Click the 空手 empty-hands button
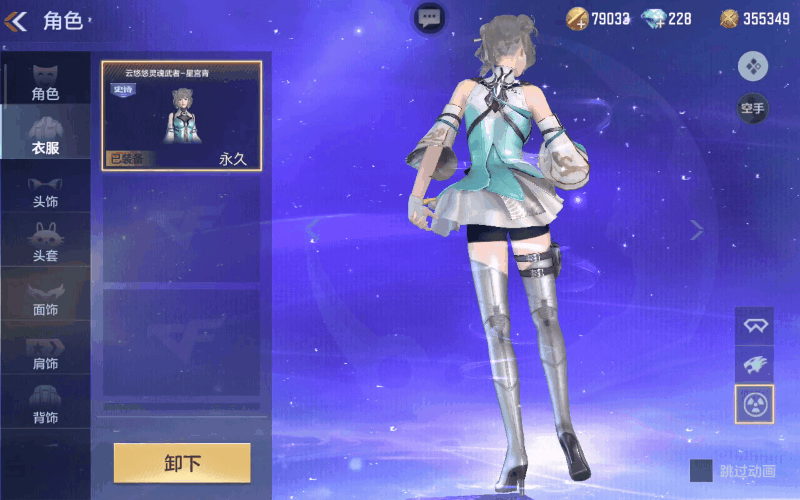 tap(752, 108)
